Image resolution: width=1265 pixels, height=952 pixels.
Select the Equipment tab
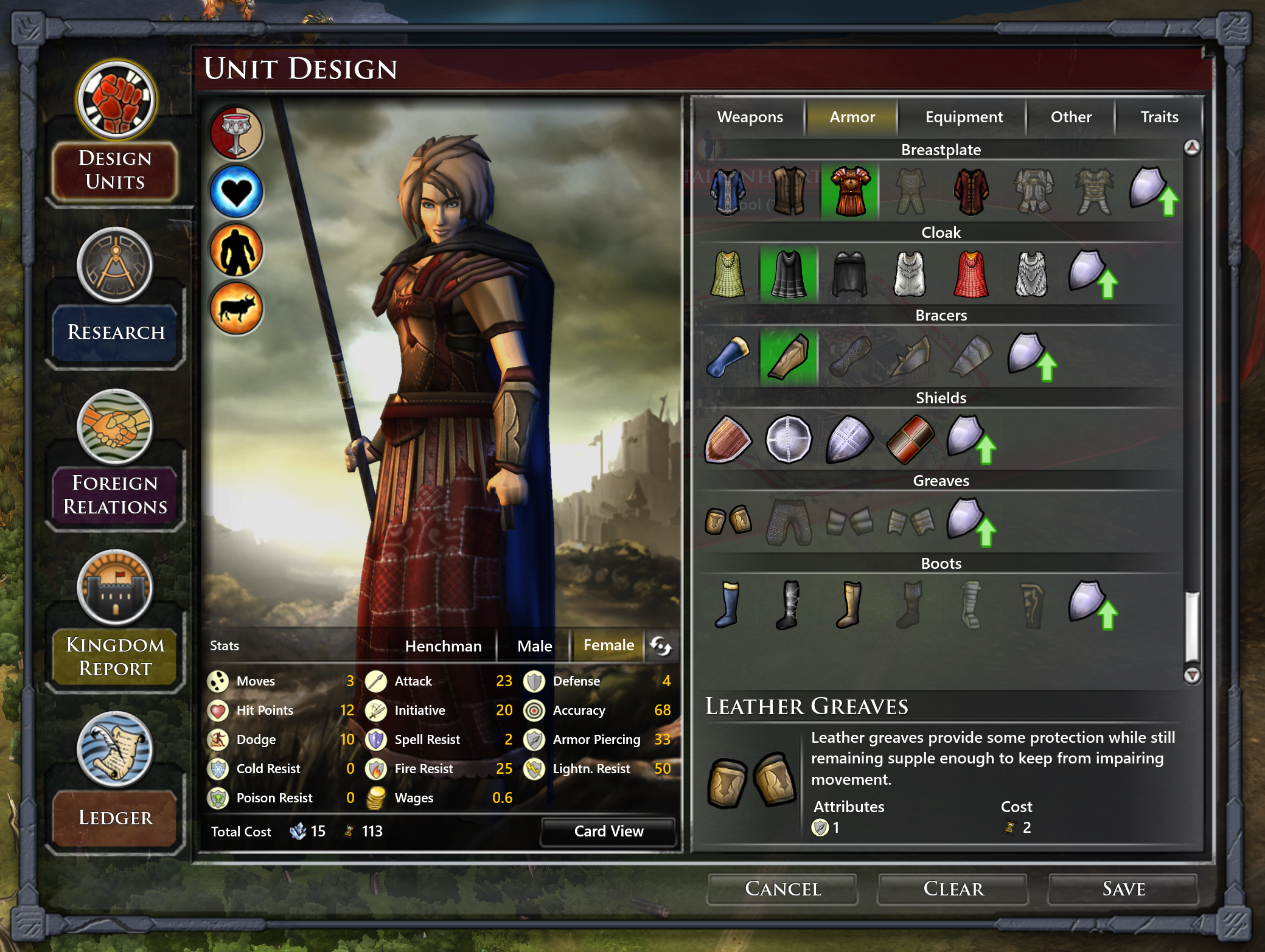tap(963, 117)
